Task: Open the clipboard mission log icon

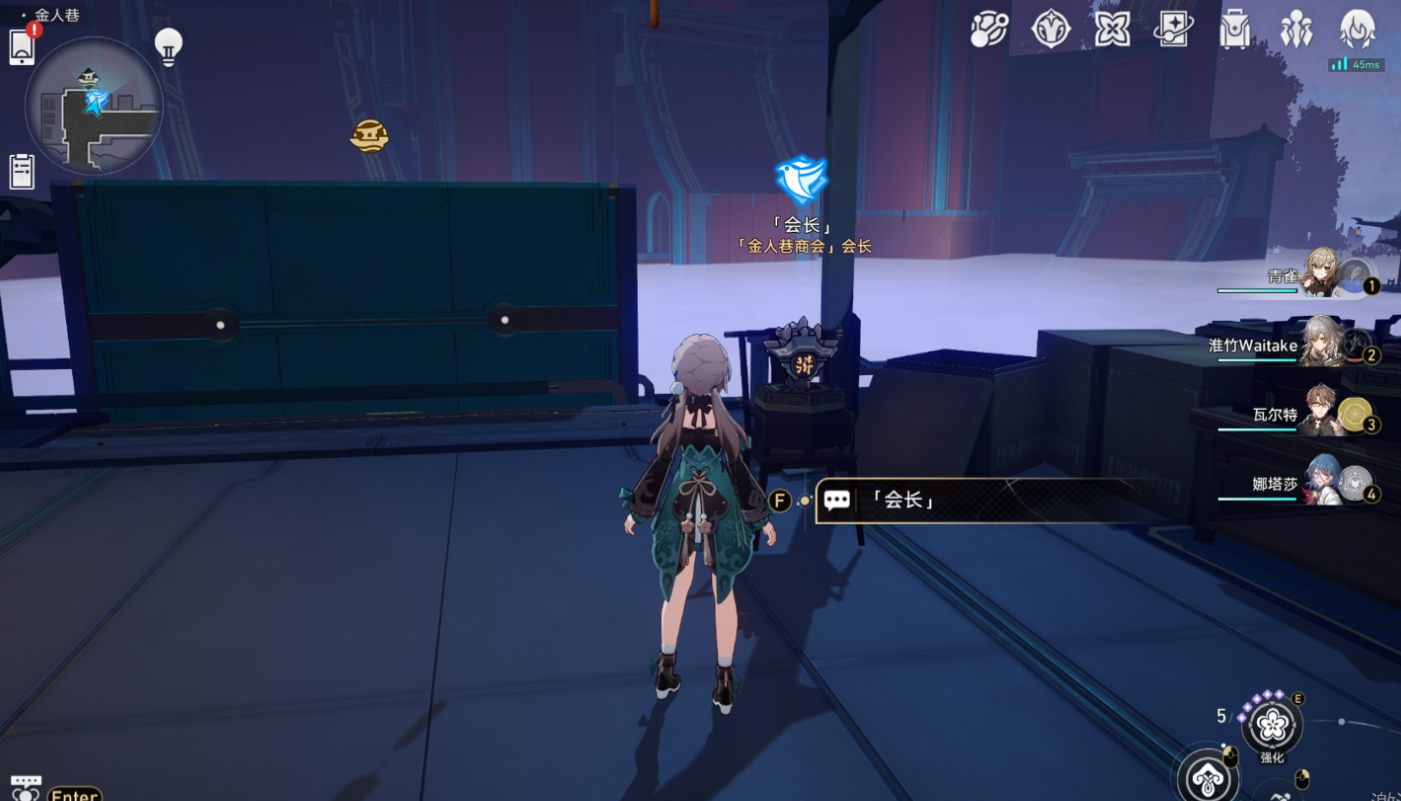Action: pyautogui.click(x=22, y=171)
